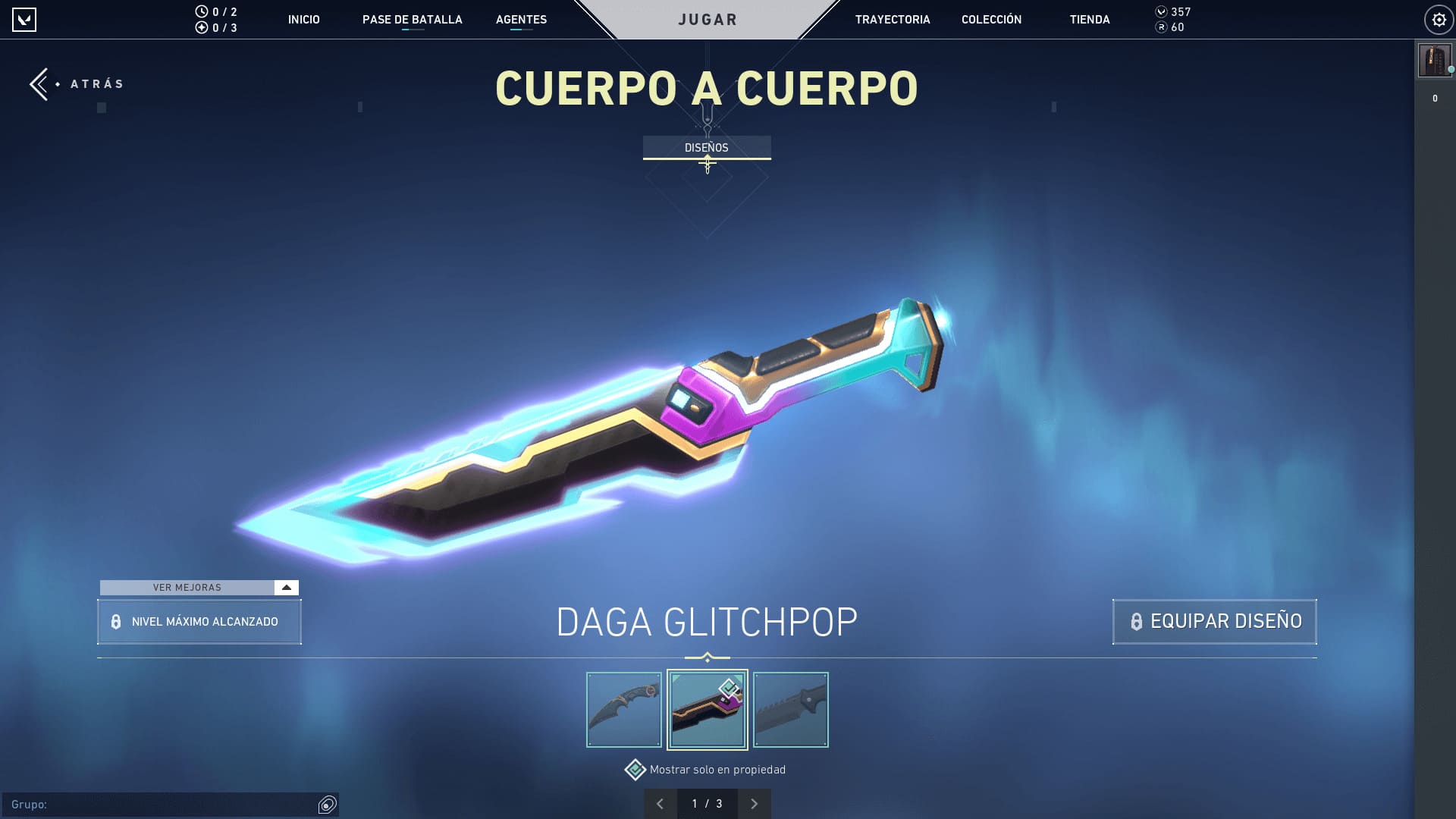Viewport: 1456px width, 819px height.
Task: Click the Jugar tab
Action: click(707, 20)
